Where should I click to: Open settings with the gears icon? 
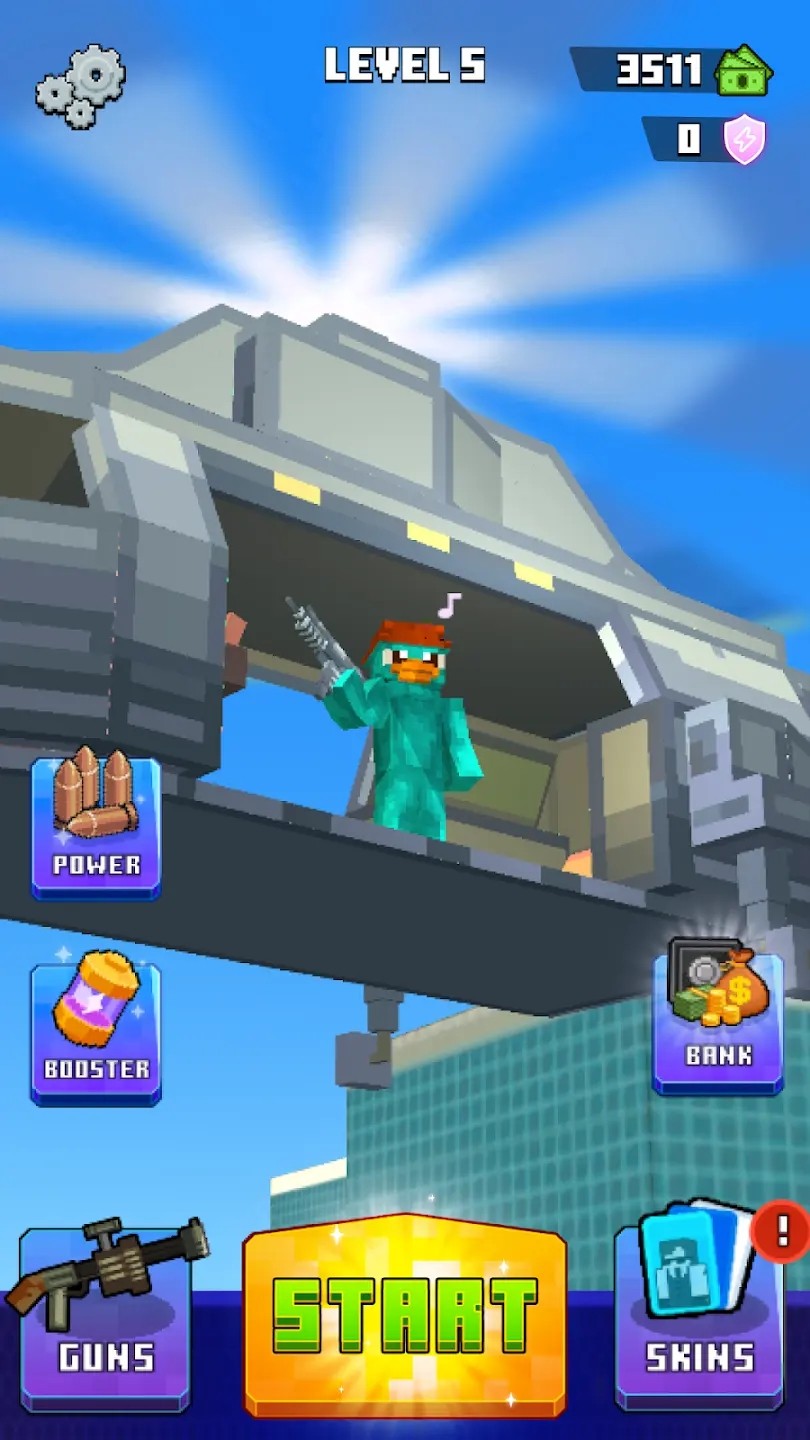coord(81,85)
